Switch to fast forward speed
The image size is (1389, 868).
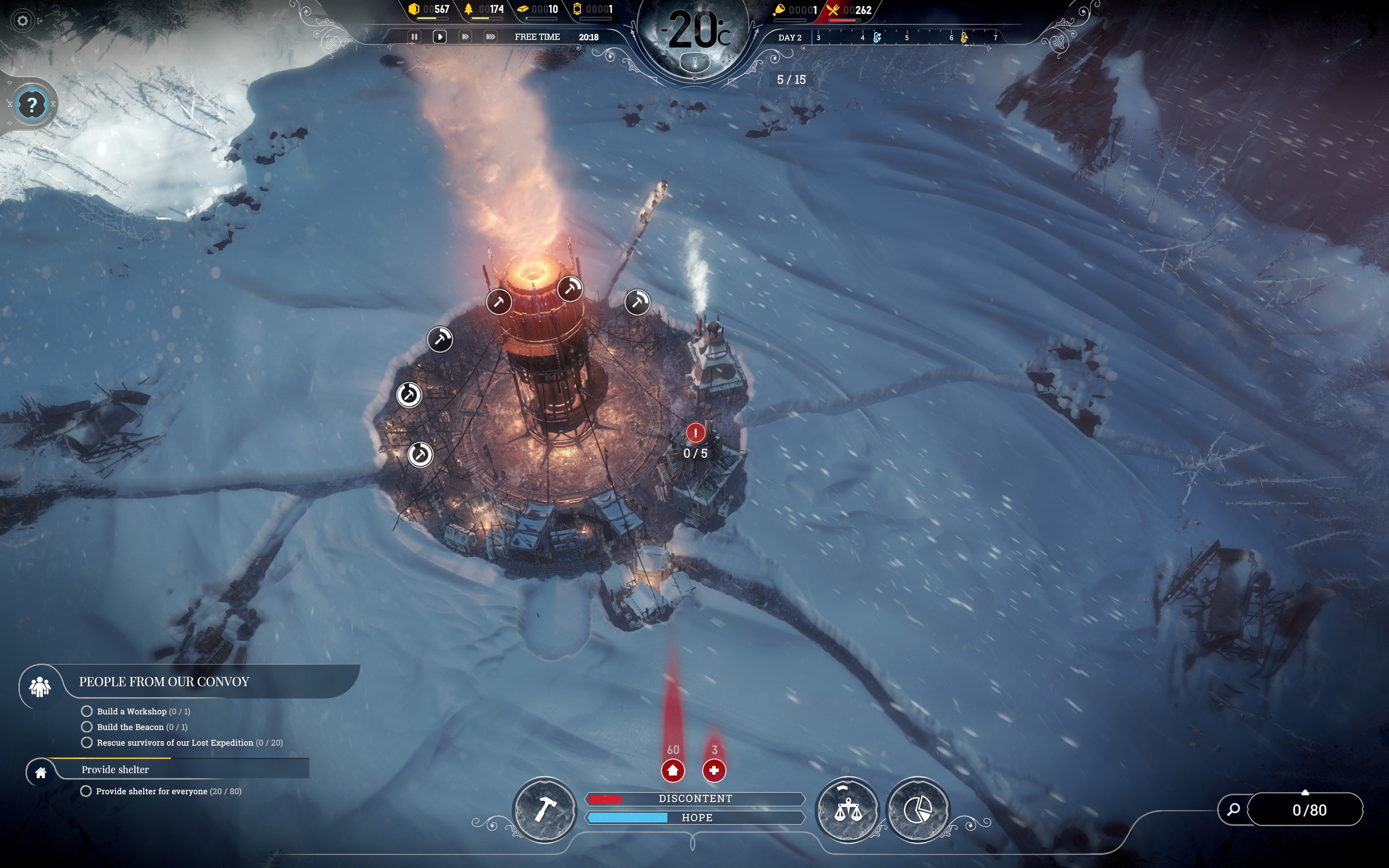tap(465, 37)
